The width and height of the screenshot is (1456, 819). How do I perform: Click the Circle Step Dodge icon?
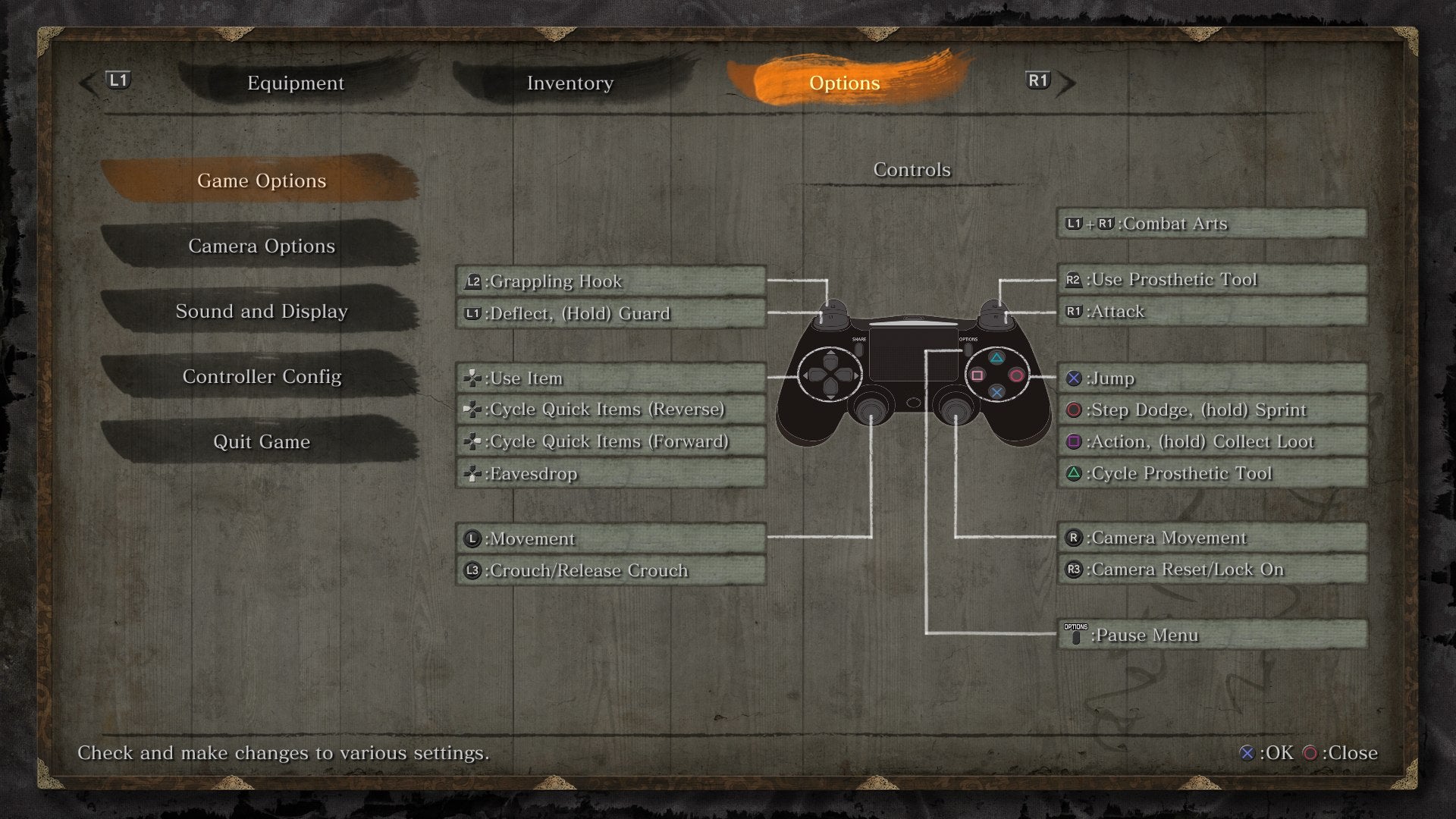[x=1072, y=409]
